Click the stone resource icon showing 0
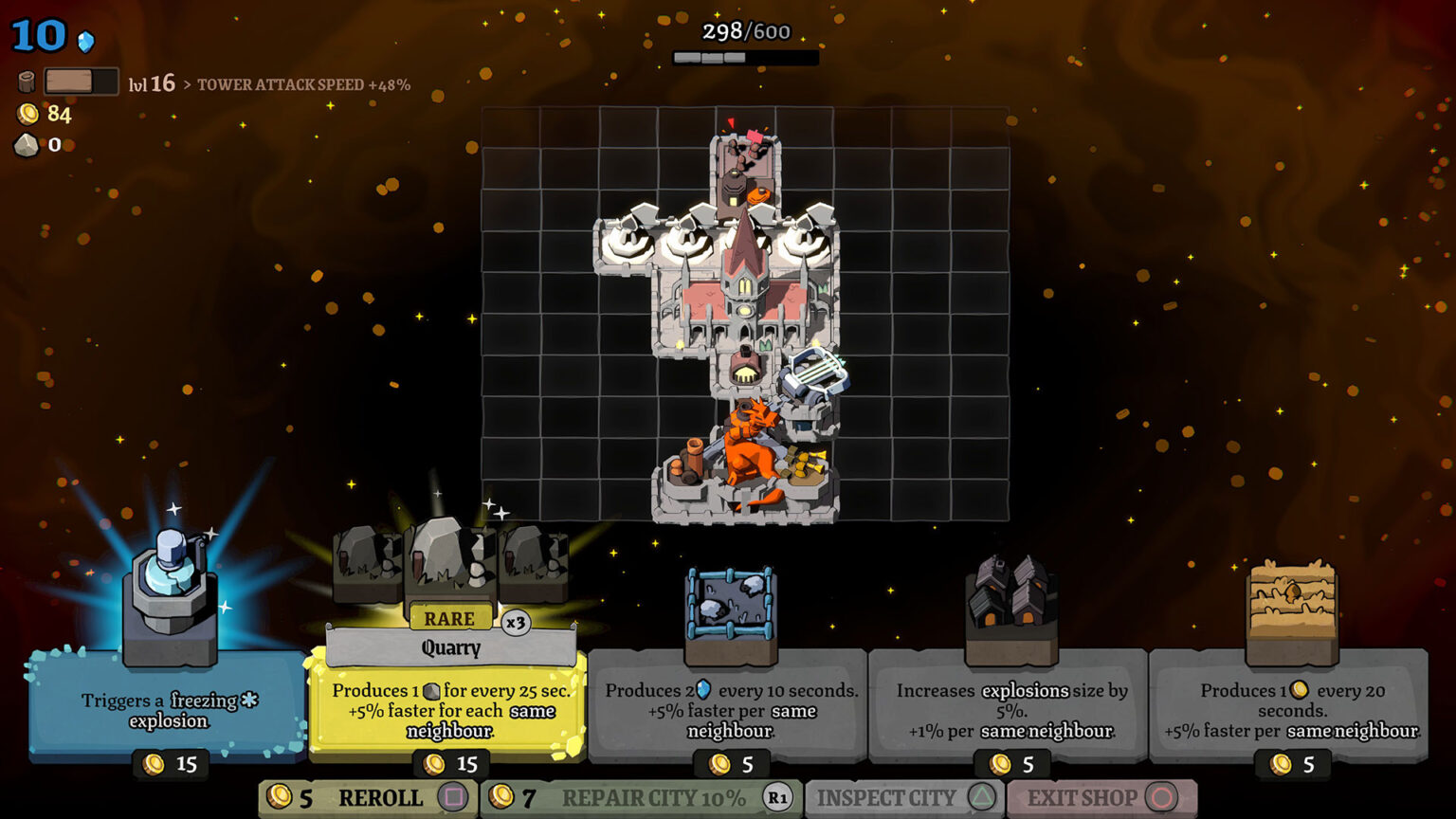 click(26, 144)
